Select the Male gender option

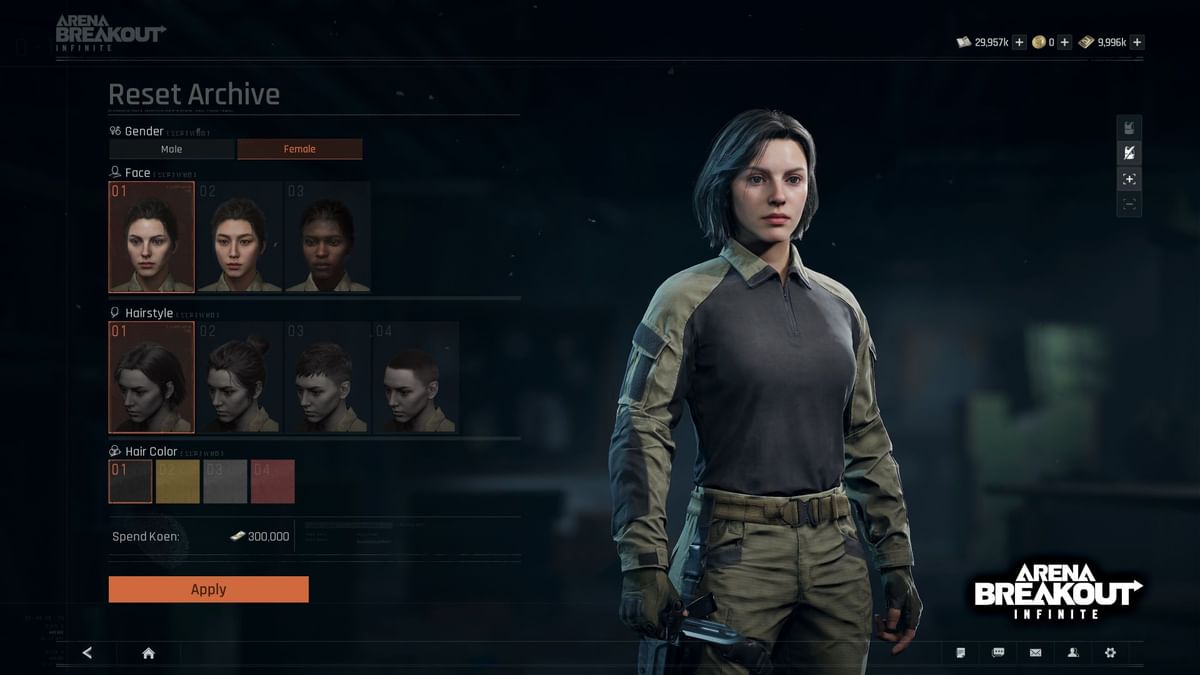coord(172,149)
